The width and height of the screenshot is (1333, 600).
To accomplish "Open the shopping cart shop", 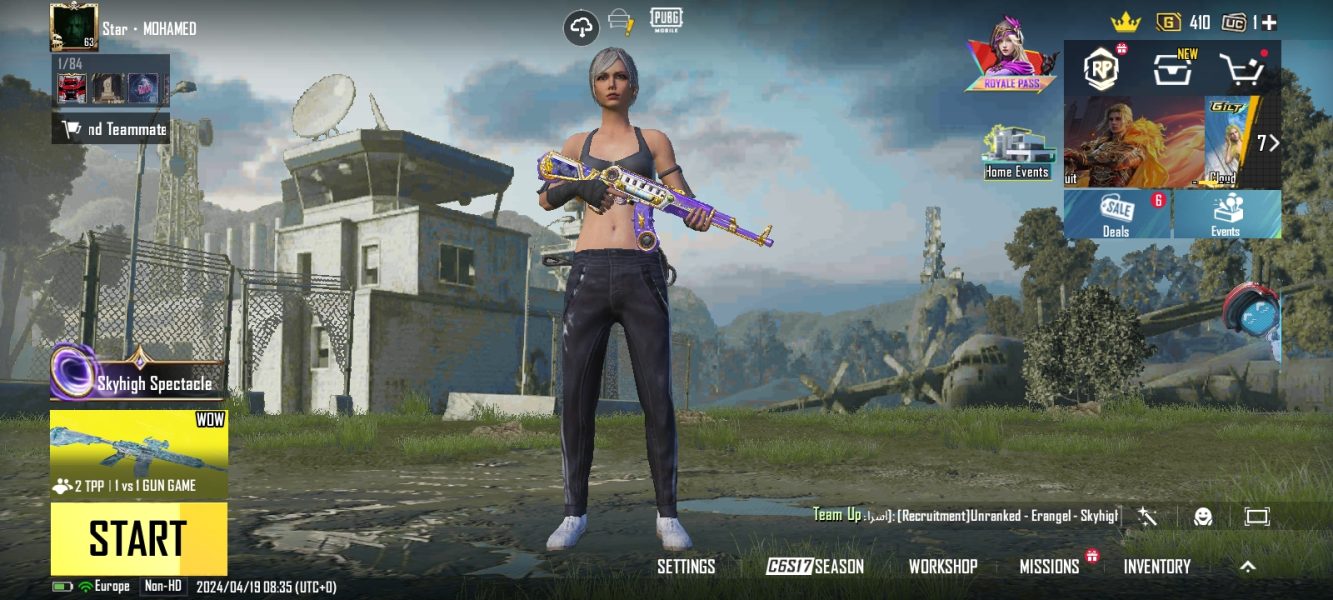I will coord(1242,69).
